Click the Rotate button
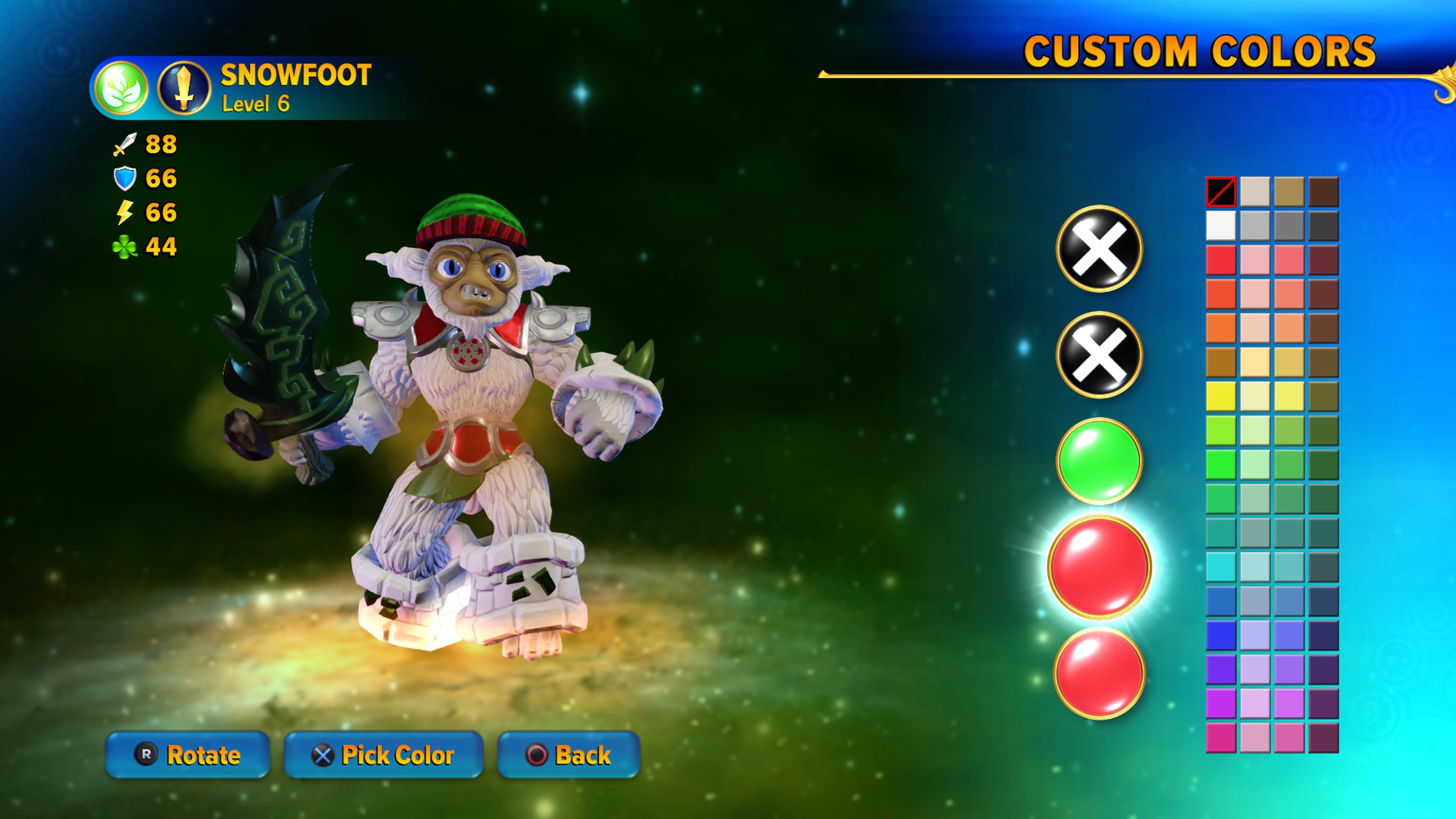The image size is (1456, 819). click(x=188, y=755)
